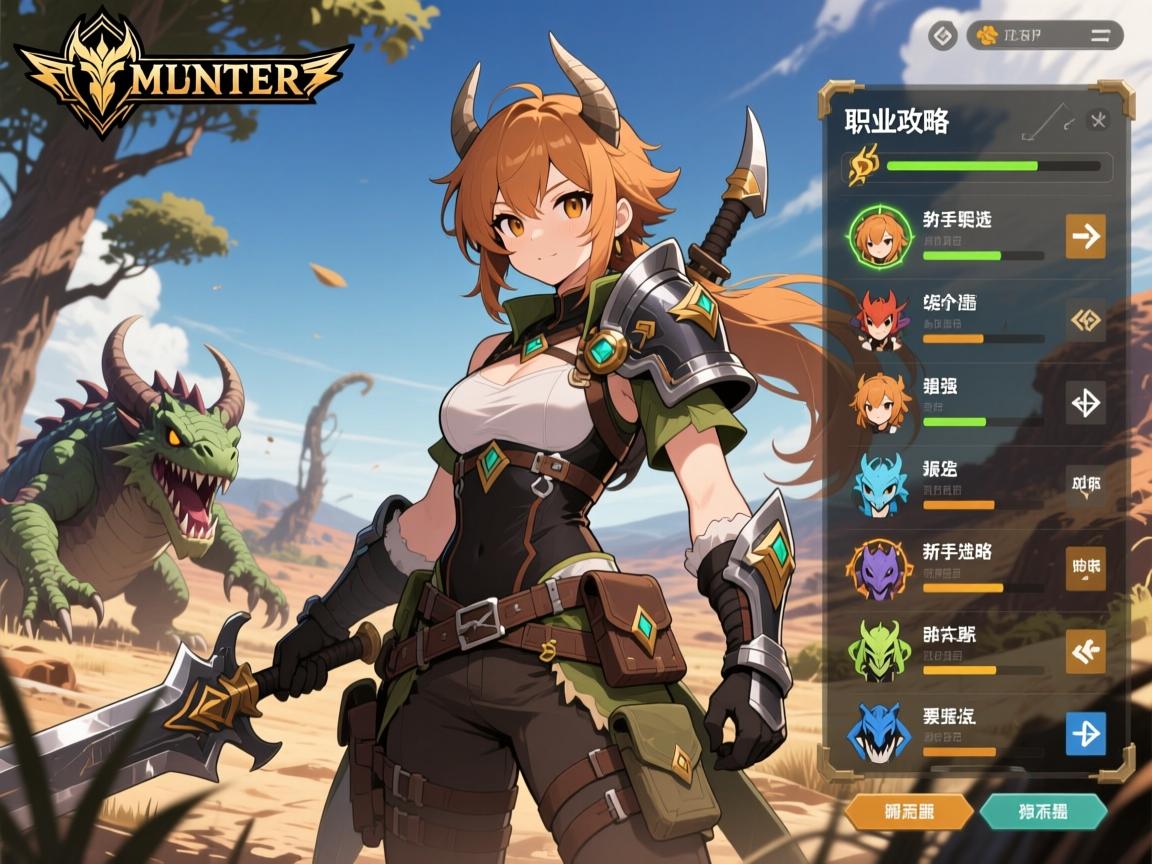Image resolution: width=1152 pixels, height=864 pixels.
Task: Click the gold flower currency icon in the top bar
Action: pyautogui.click(x=988, y=36)
